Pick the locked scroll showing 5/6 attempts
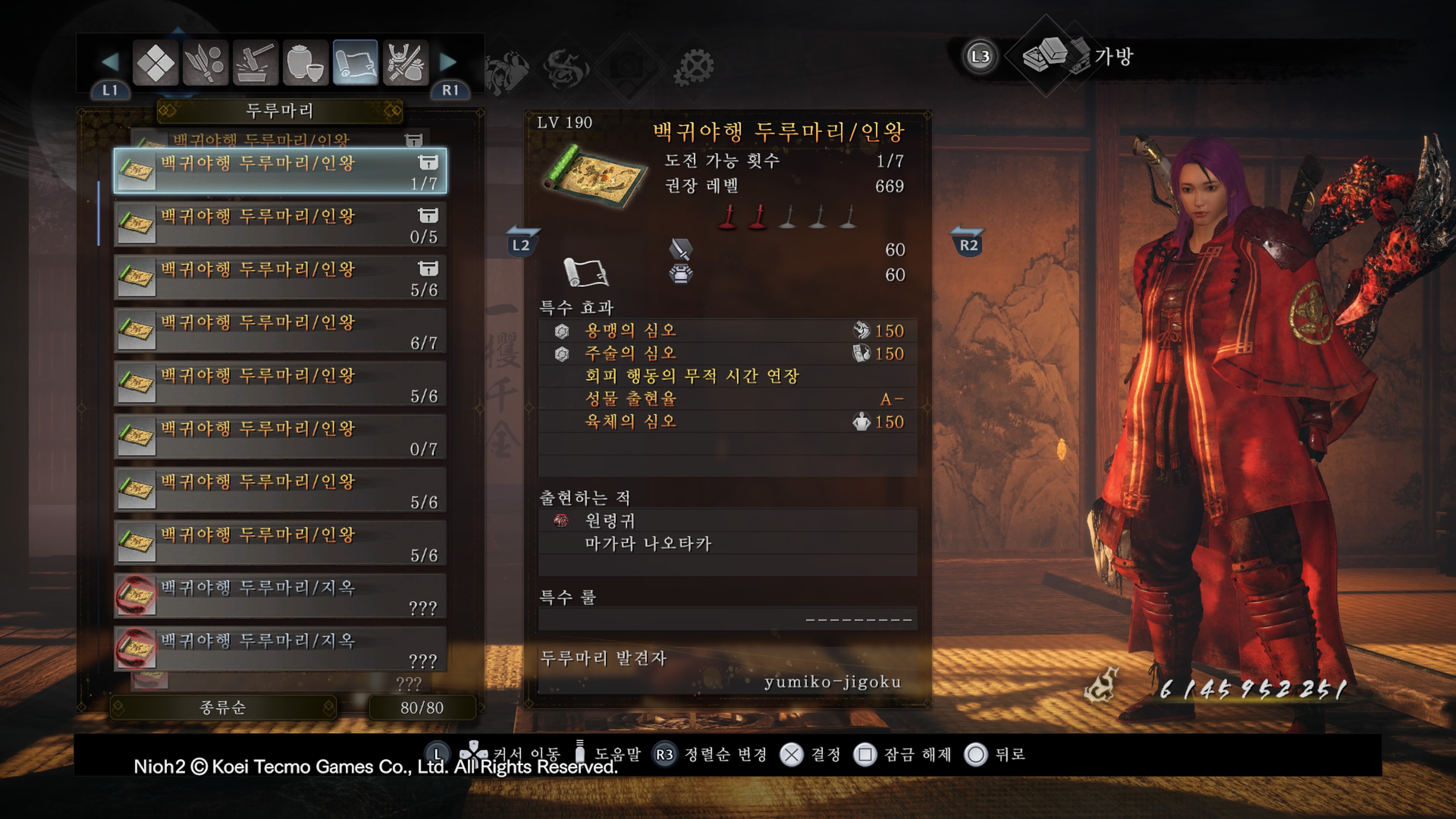The image size is (1456, 819). (x=280, y=278)
